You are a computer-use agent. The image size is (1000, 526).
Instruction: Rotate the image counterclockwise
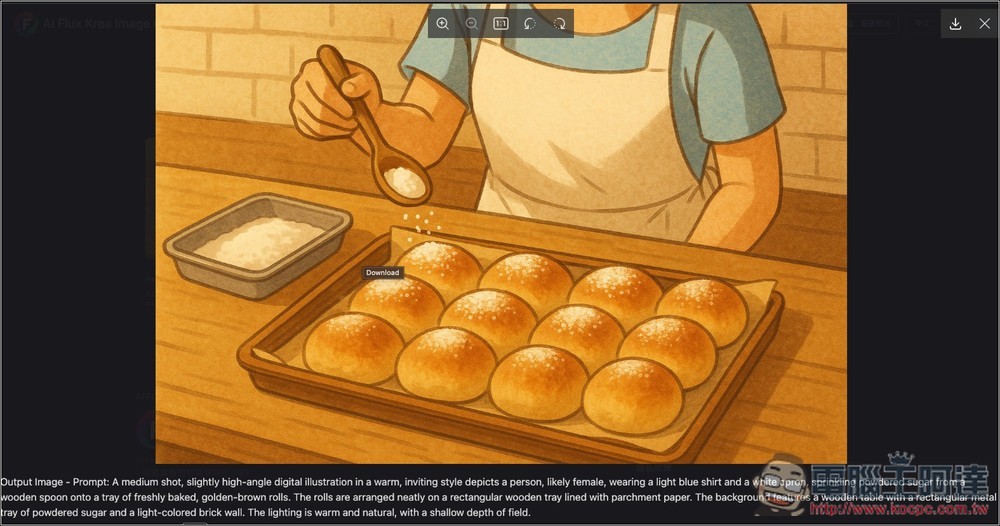pyautogui.click(x=530, y=23)
